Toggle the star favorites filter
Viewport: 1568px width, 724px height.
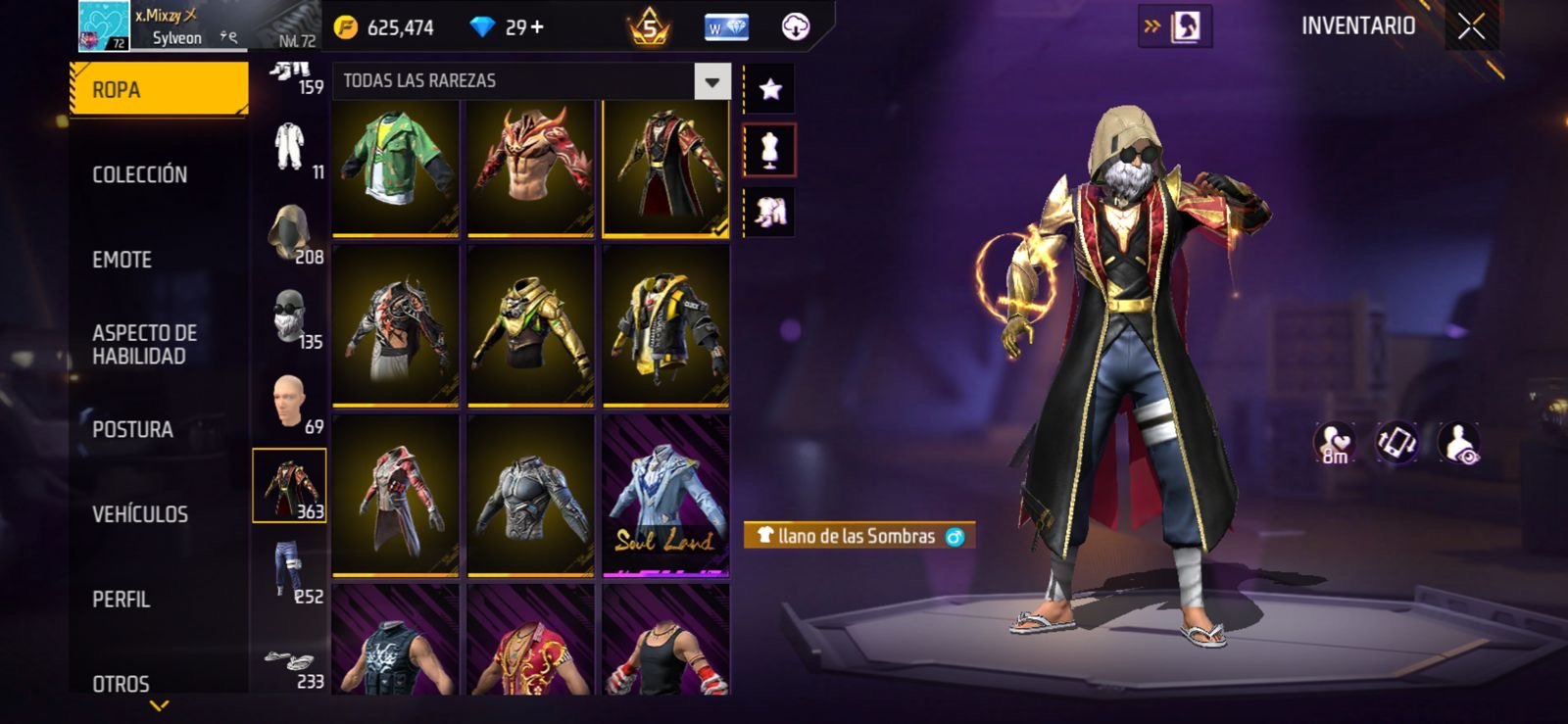[x=770, y=90]
